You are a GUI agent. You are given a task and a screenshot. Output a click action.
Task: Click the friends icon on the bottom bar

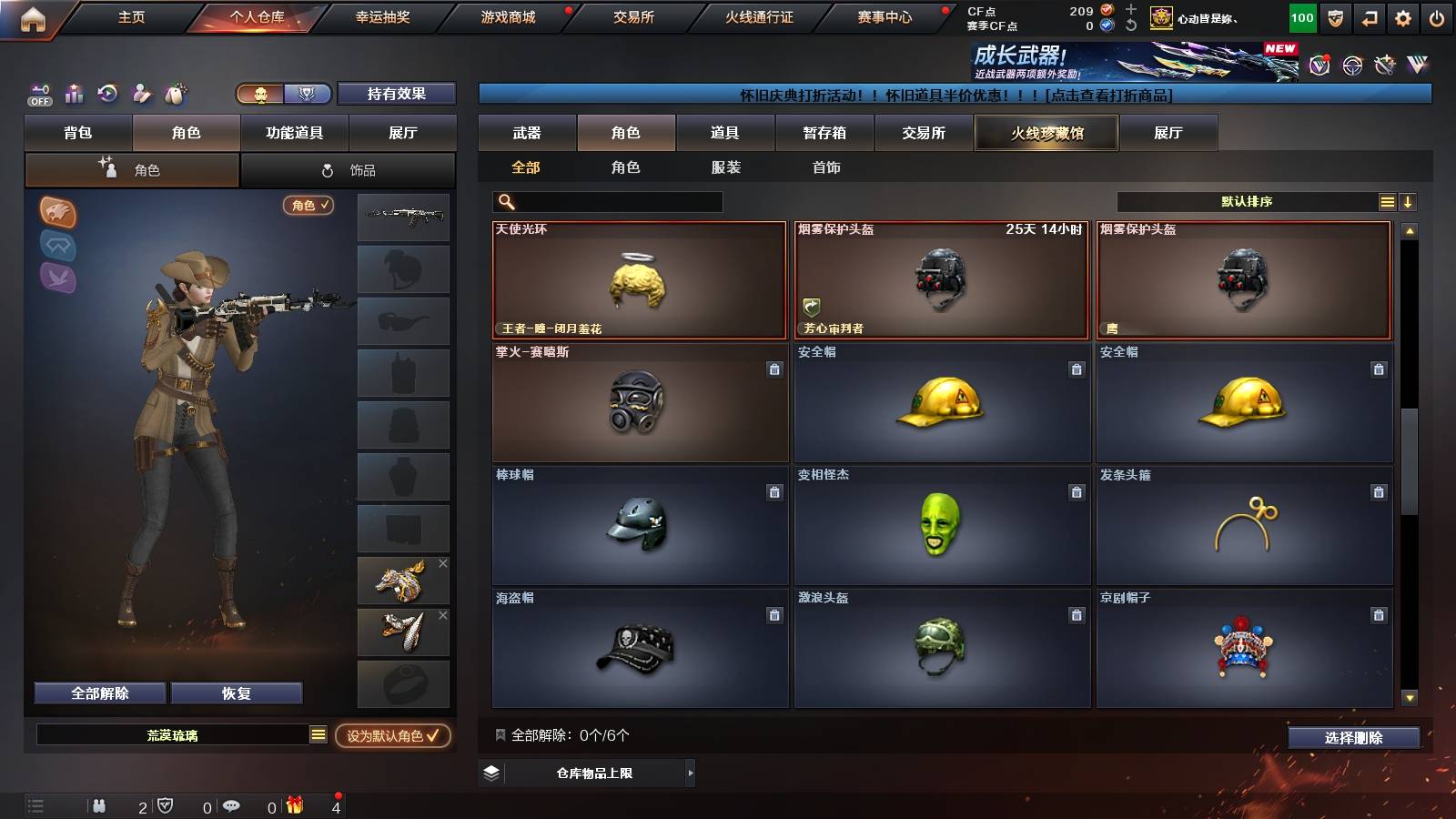point(98,804)
